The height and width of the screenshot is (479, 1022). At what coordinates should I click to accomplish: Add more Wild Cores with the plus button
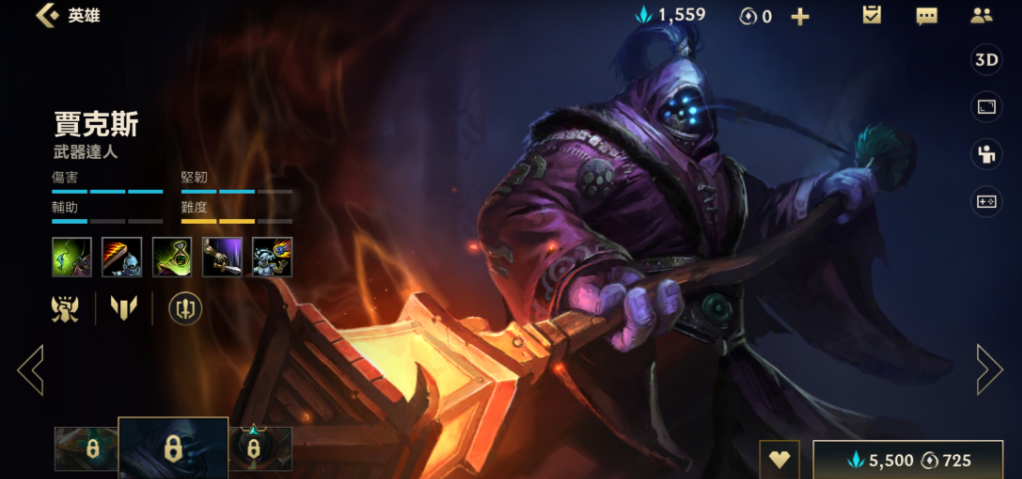[800, 17]
